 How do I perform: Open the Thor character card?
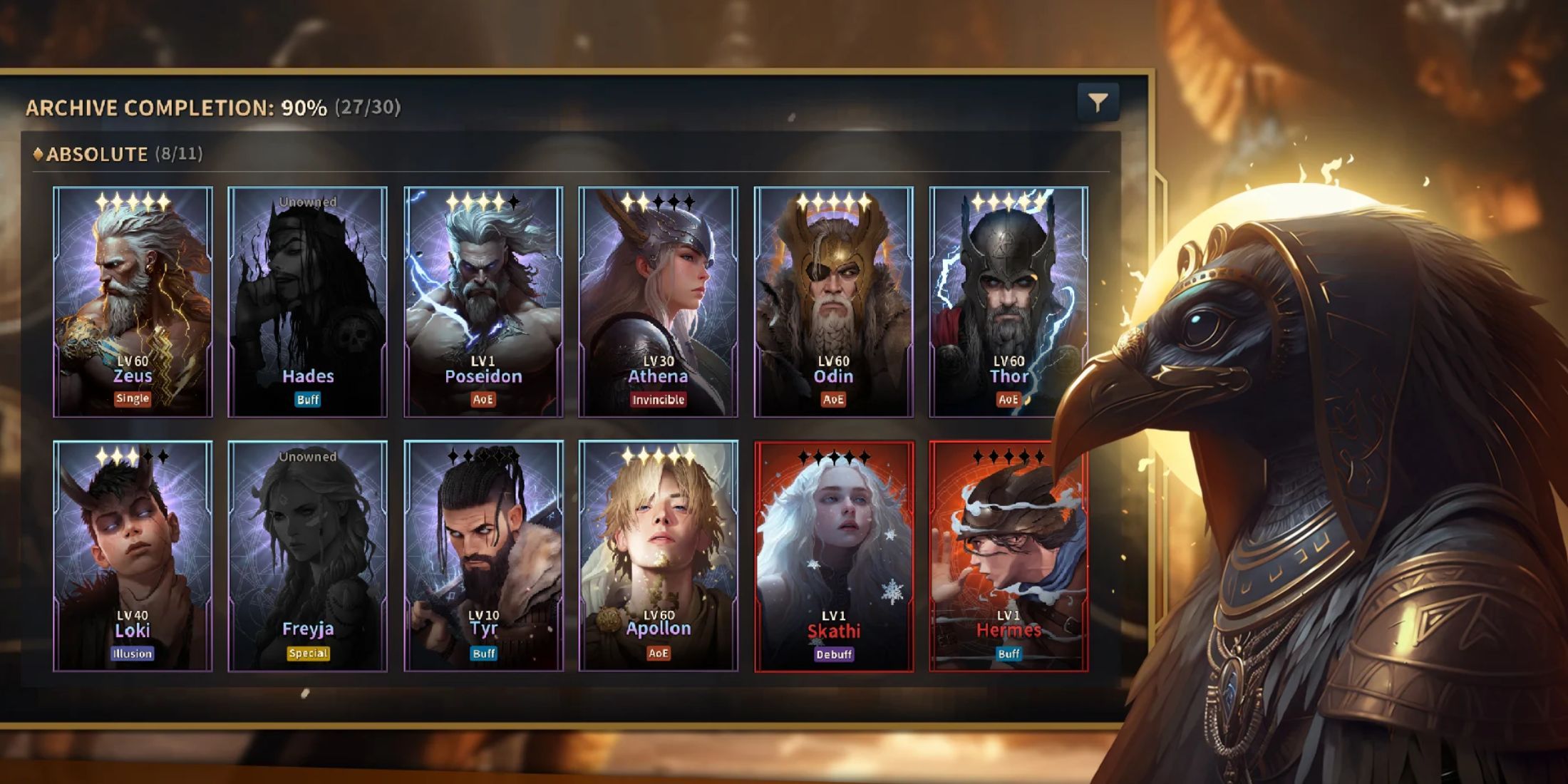pyautogui.click(x=1011, y=299)
